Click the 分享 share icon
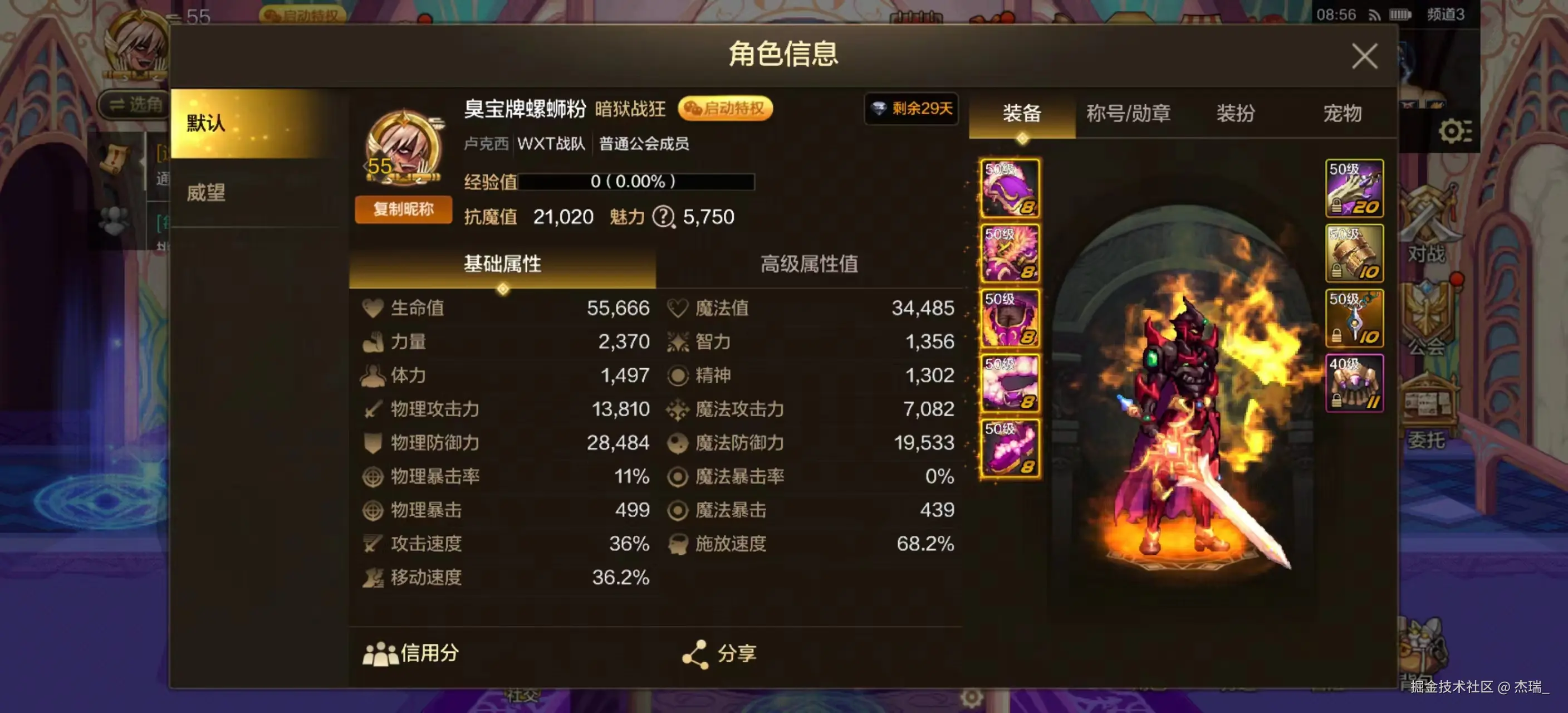This screenshot has height=713, width=1568. pyautogui.click(x=697, y=653)
